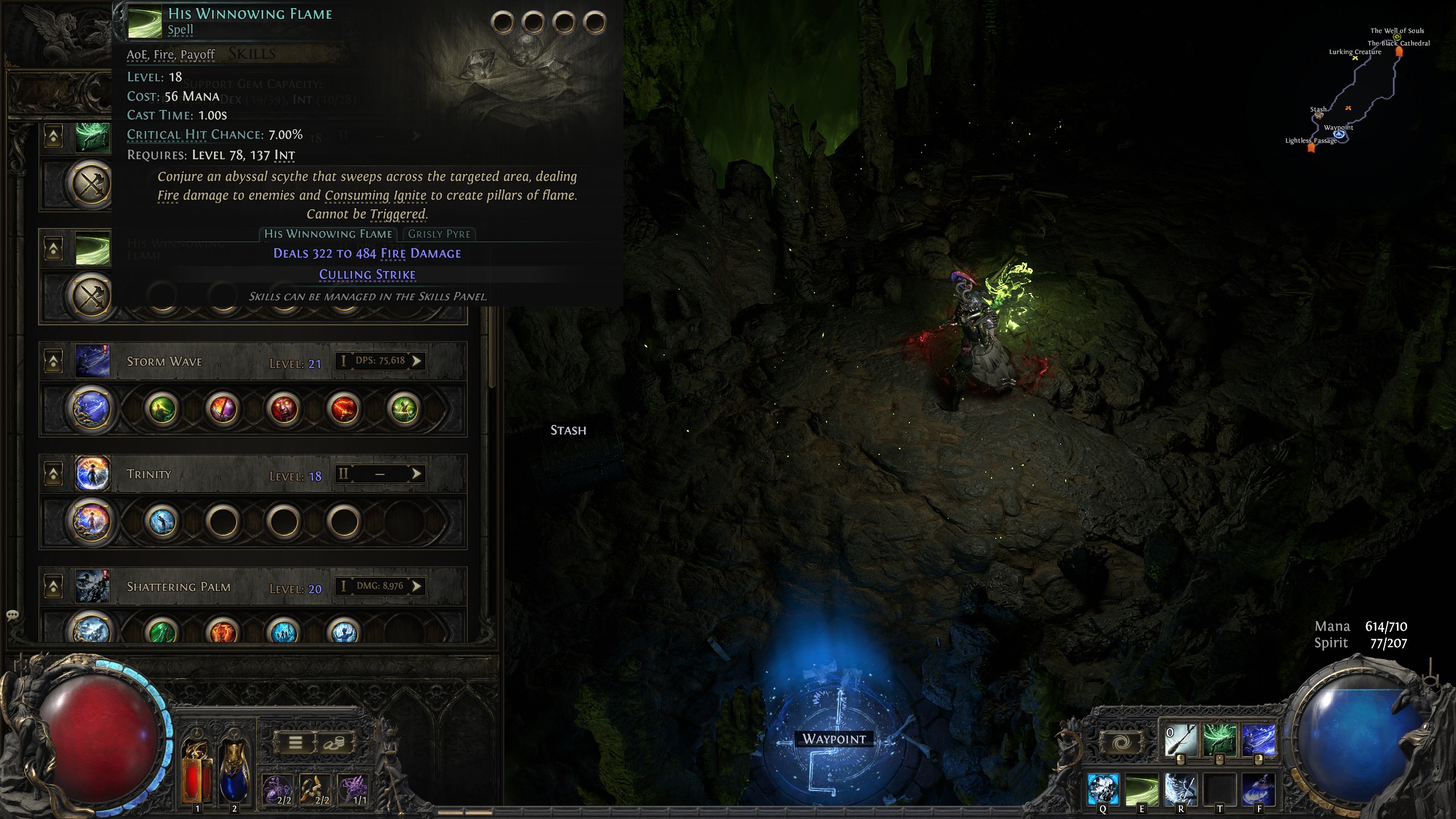The width and height of the screenshot is (1456, 819).
Task: Switch to the Grisly Pyre tooltip tab
Action: (x=439, y=234)
